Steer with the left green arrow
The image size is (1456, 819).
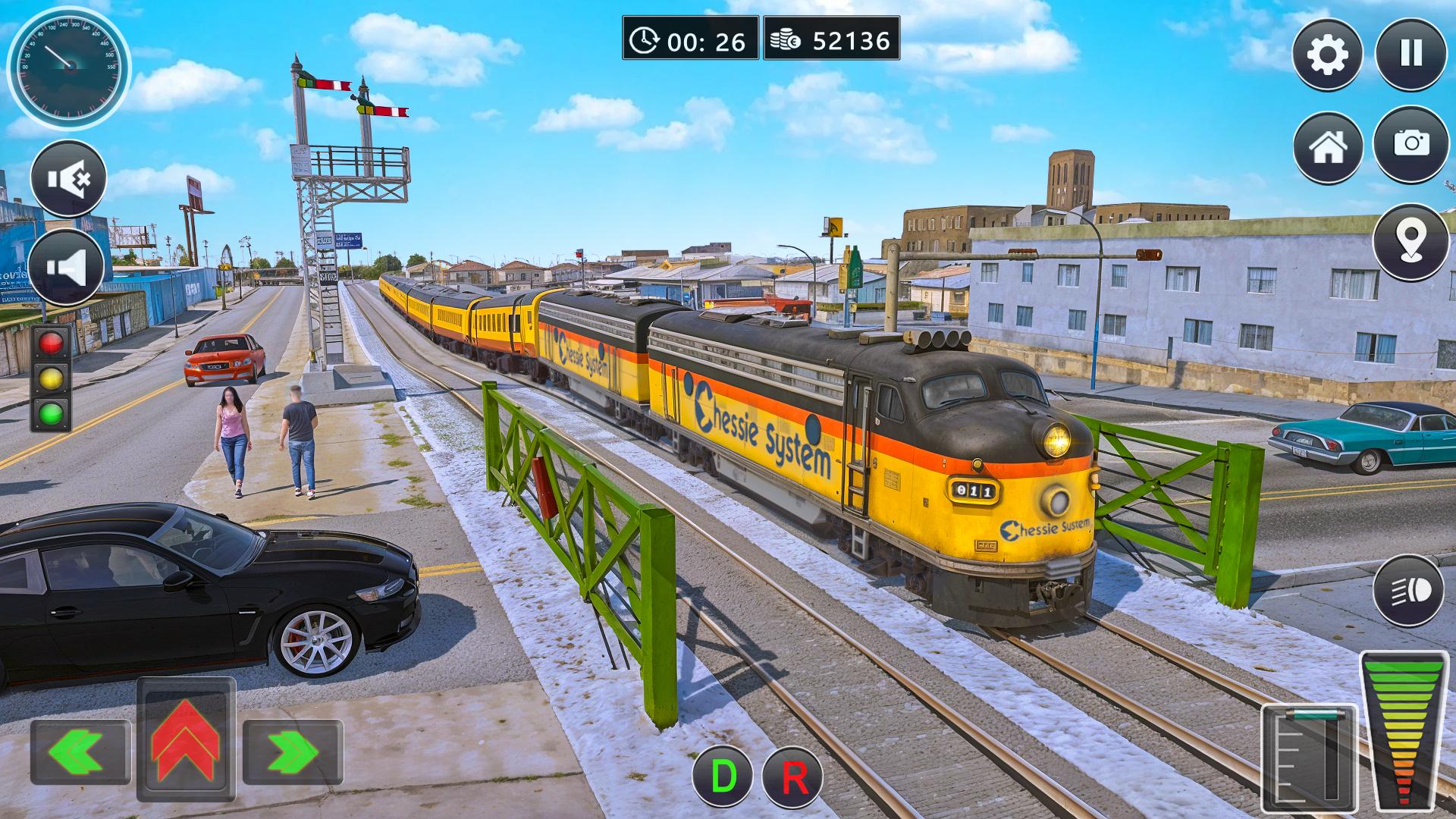[x=80, y=752]
